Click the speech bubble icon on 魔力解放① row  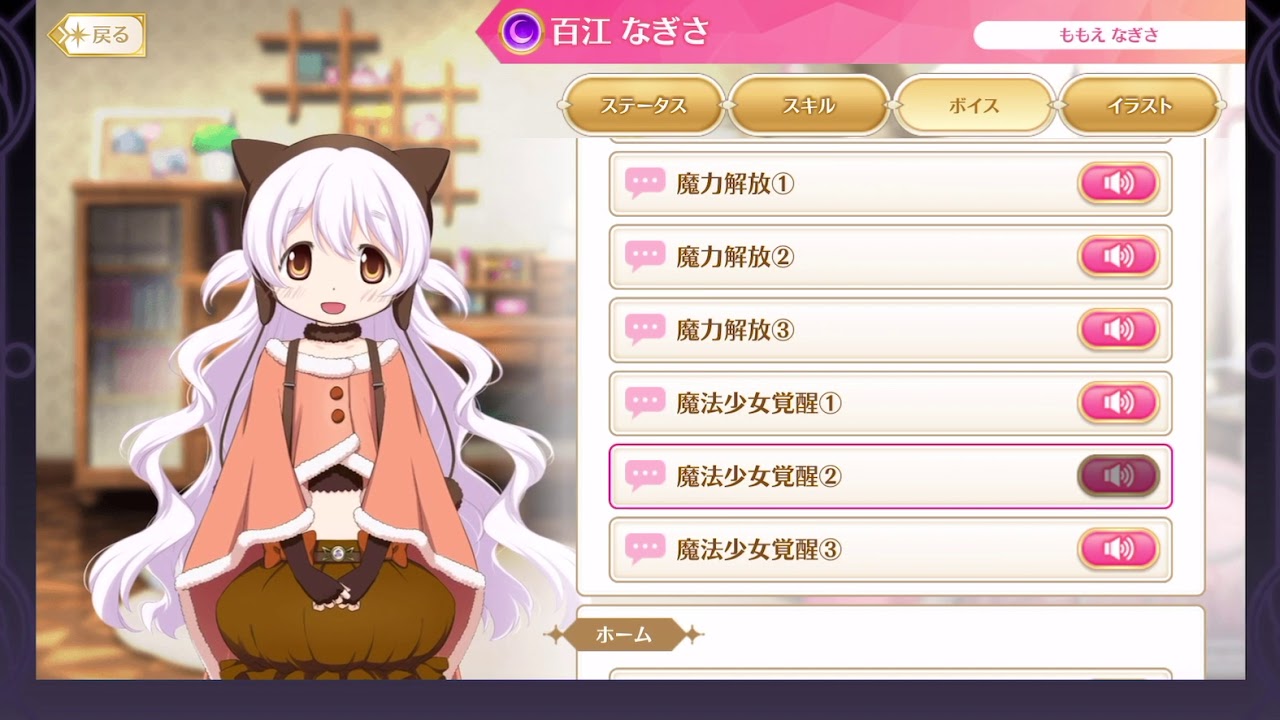tap(644, 183)
